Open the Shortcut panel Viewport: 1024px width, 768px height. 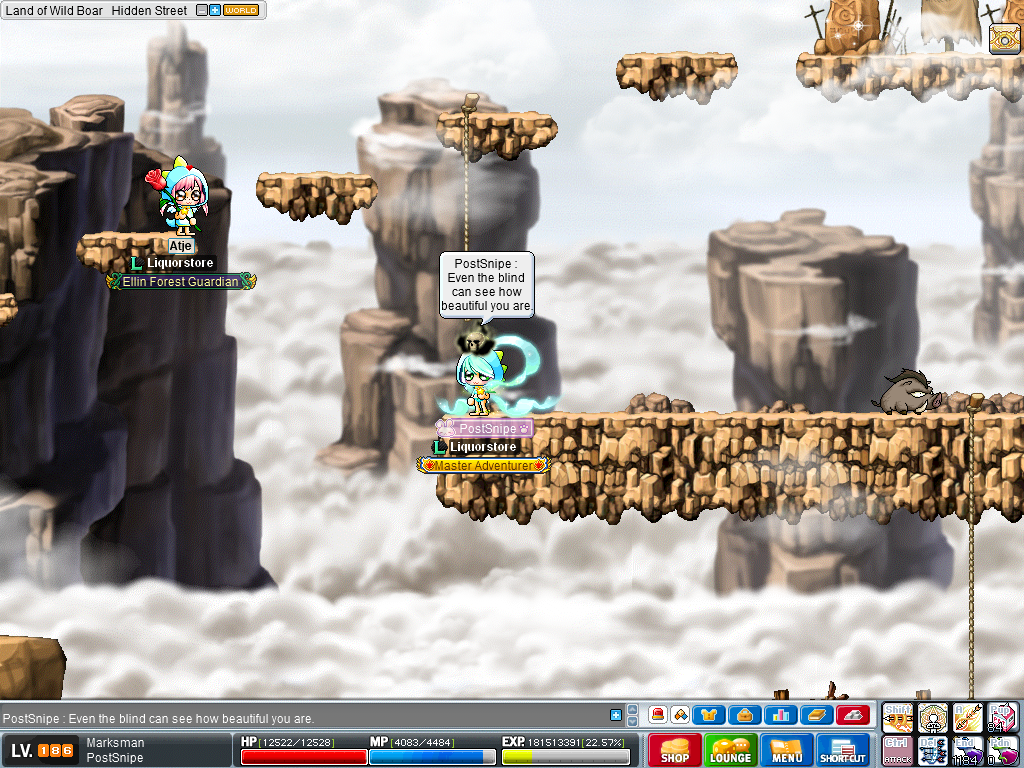click(842, 750)
